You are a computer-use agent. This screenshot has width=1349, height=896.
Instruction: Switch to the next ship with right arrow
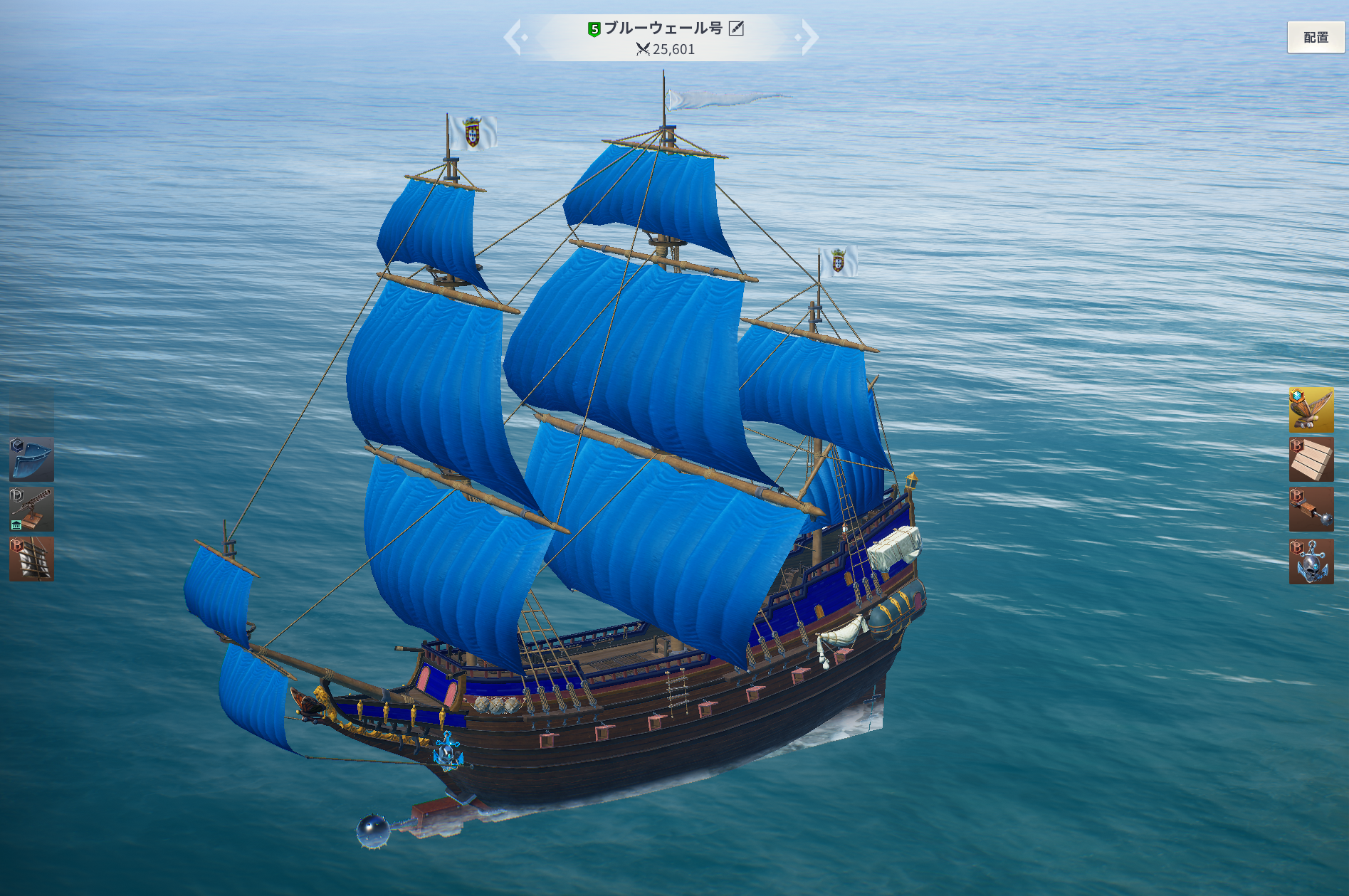pyautogui.click(x=809, y=38)
